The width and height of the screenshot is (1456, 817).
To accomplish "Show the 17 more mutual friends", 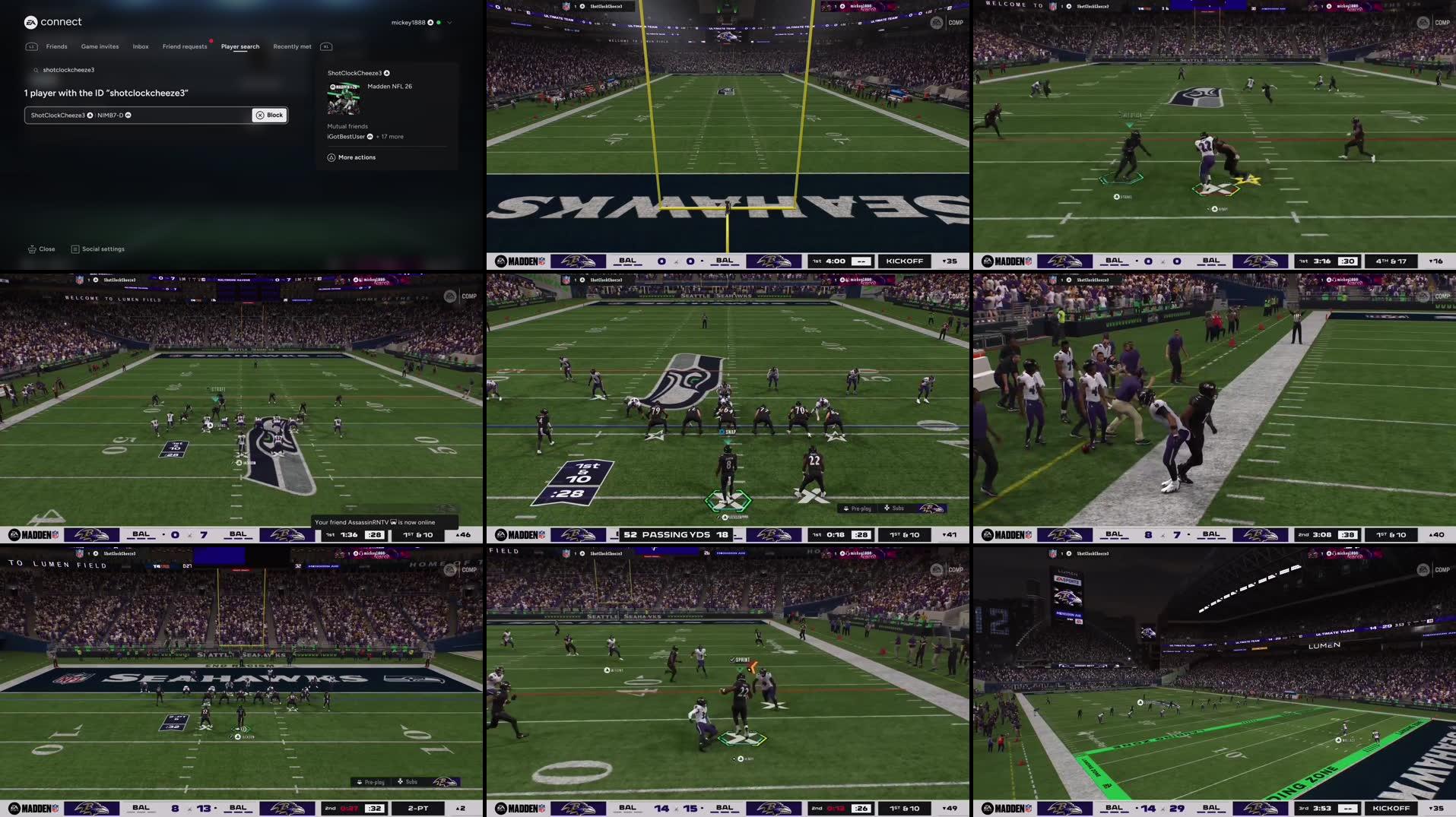I will (391, 137).
